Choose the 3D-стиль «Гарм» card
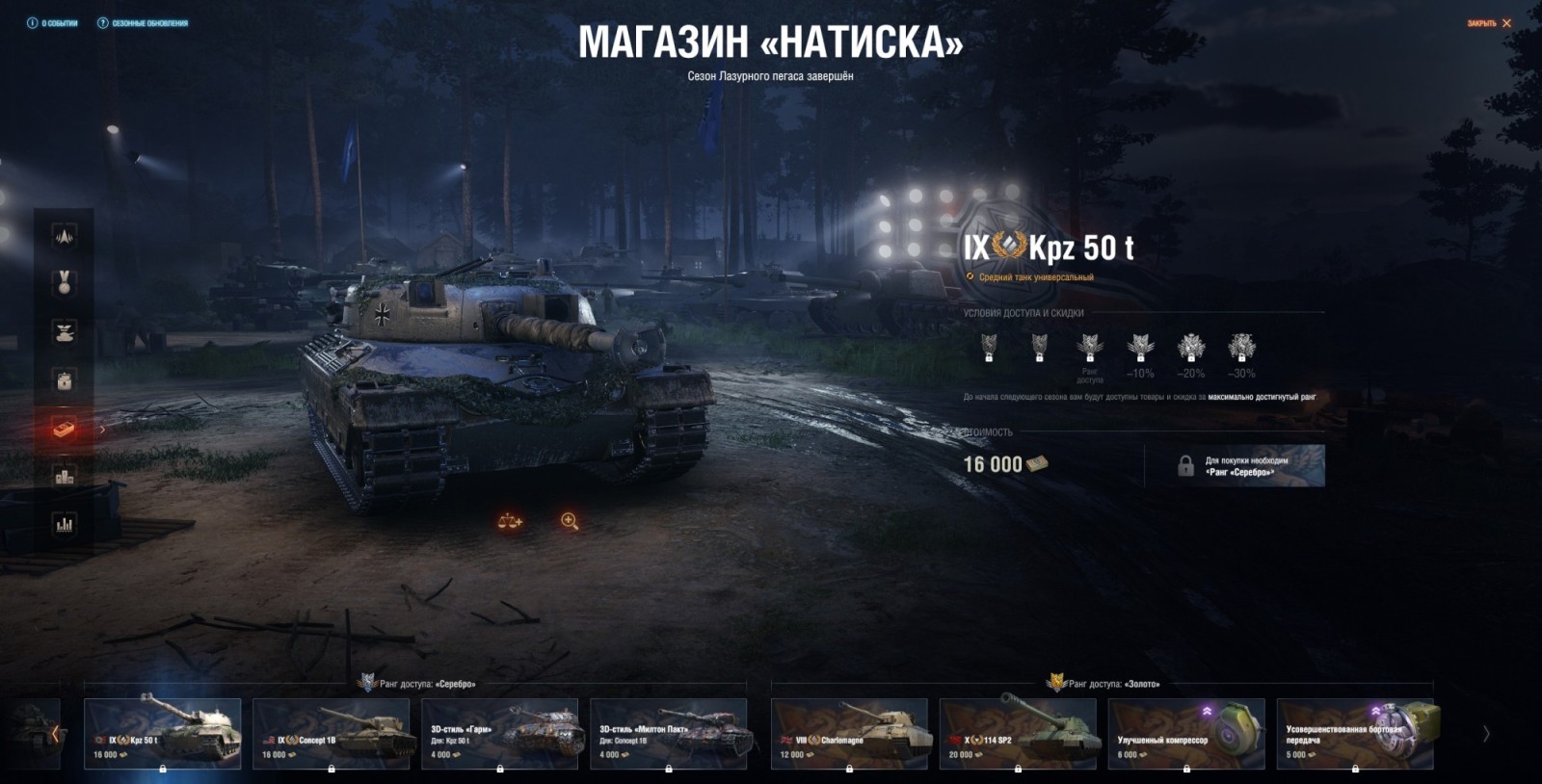This screenshot has width=1542, height=784. point(499,733)
